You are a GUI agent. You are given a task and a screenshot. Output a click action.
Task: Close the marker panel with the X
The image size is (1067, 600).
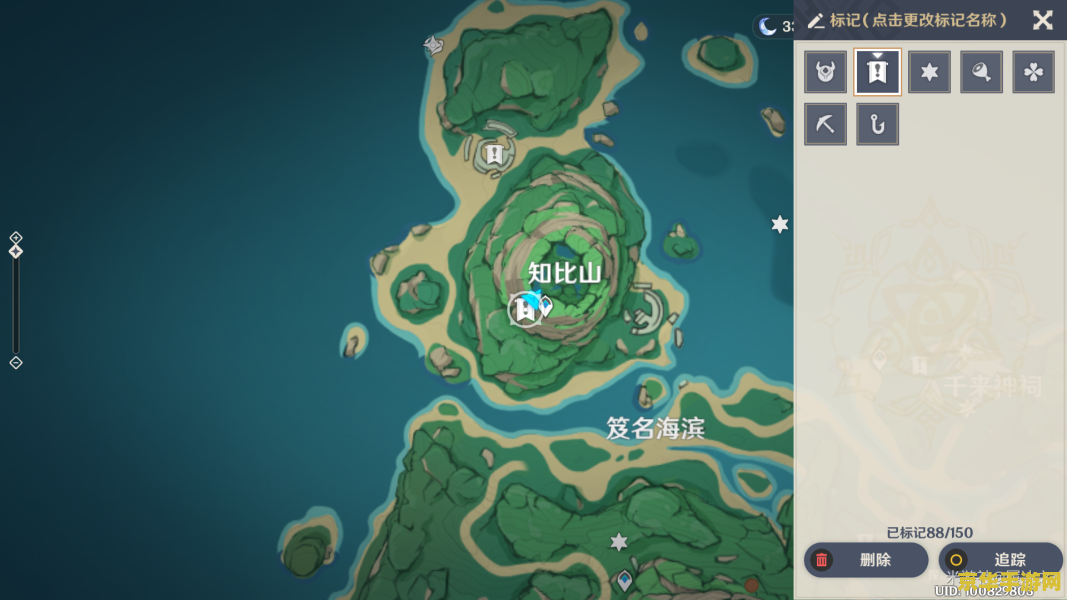[x=1042, y=20]
